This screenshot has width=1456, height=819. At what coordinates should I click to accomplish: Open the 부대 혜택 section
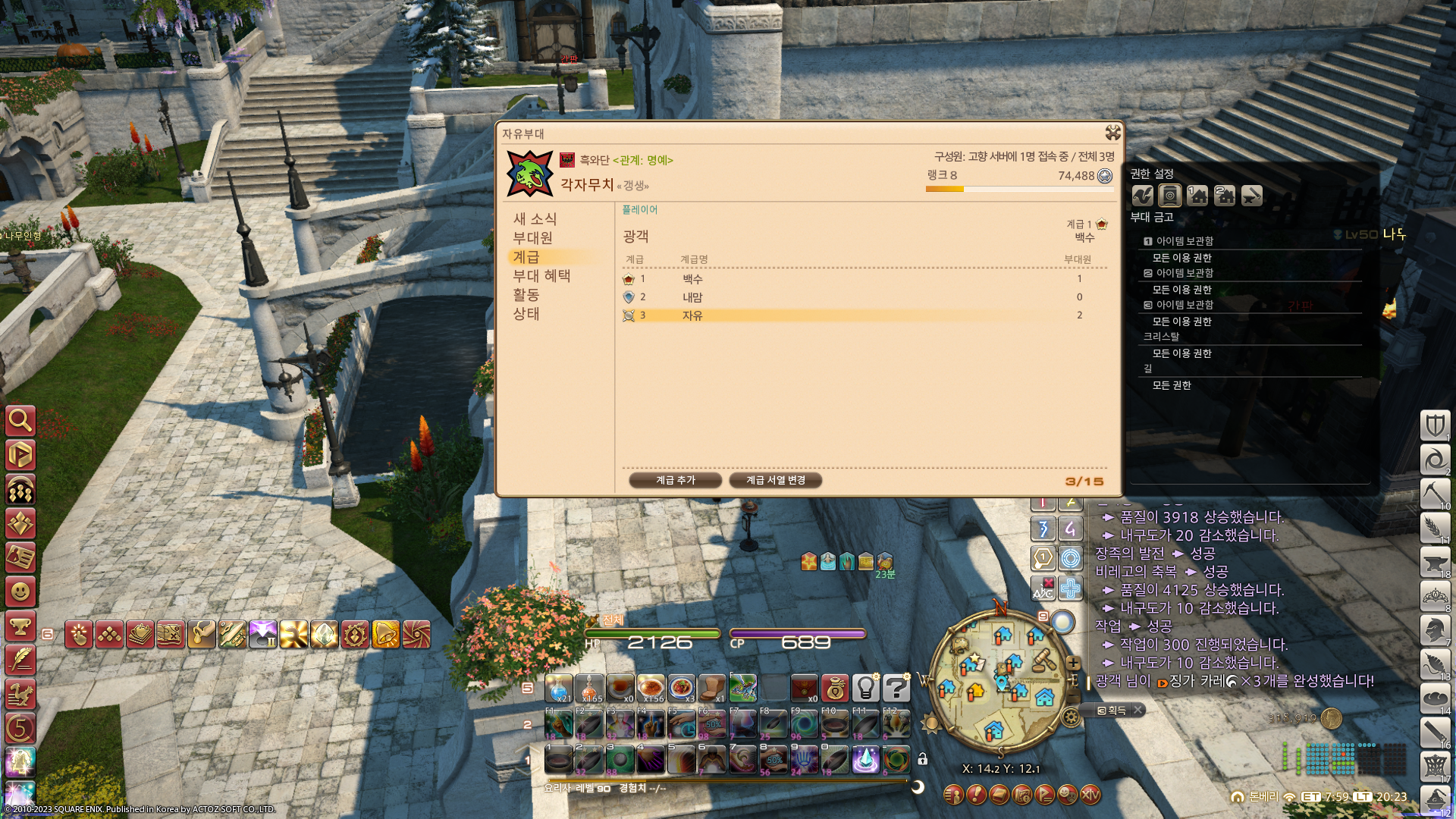(x=541, y=276)
